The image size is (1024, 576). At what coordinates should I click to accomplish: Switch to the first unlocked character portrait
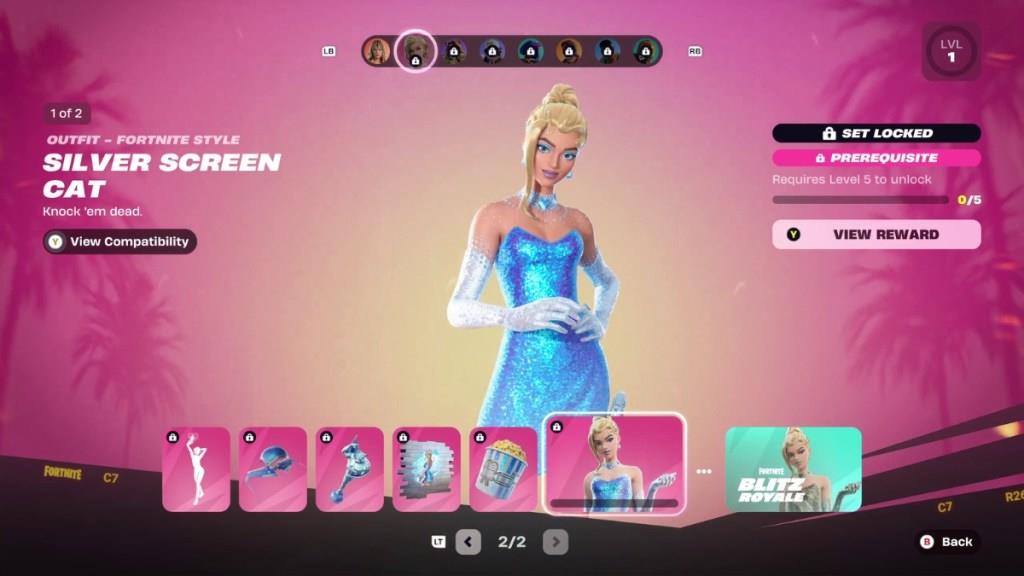tap(377, 51)
